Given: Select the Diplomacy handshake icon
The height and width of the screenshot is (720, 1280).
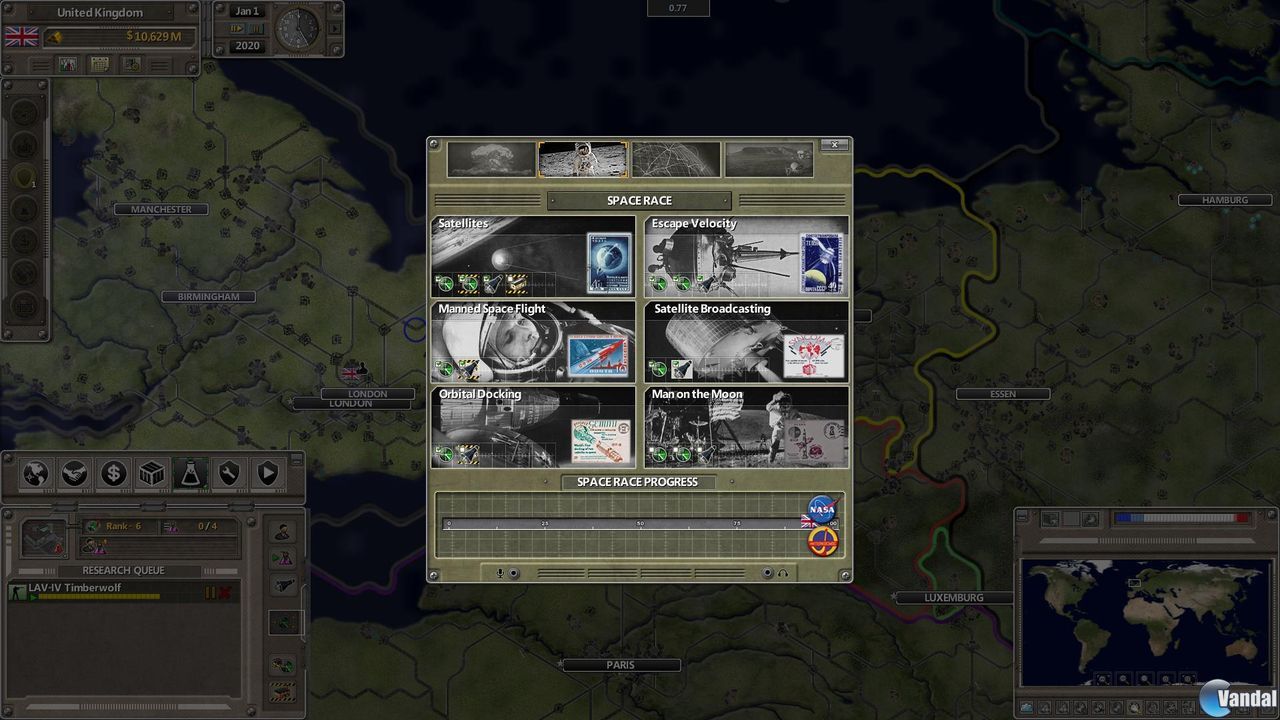Looking at the screenshot, I should pos(73,474).
